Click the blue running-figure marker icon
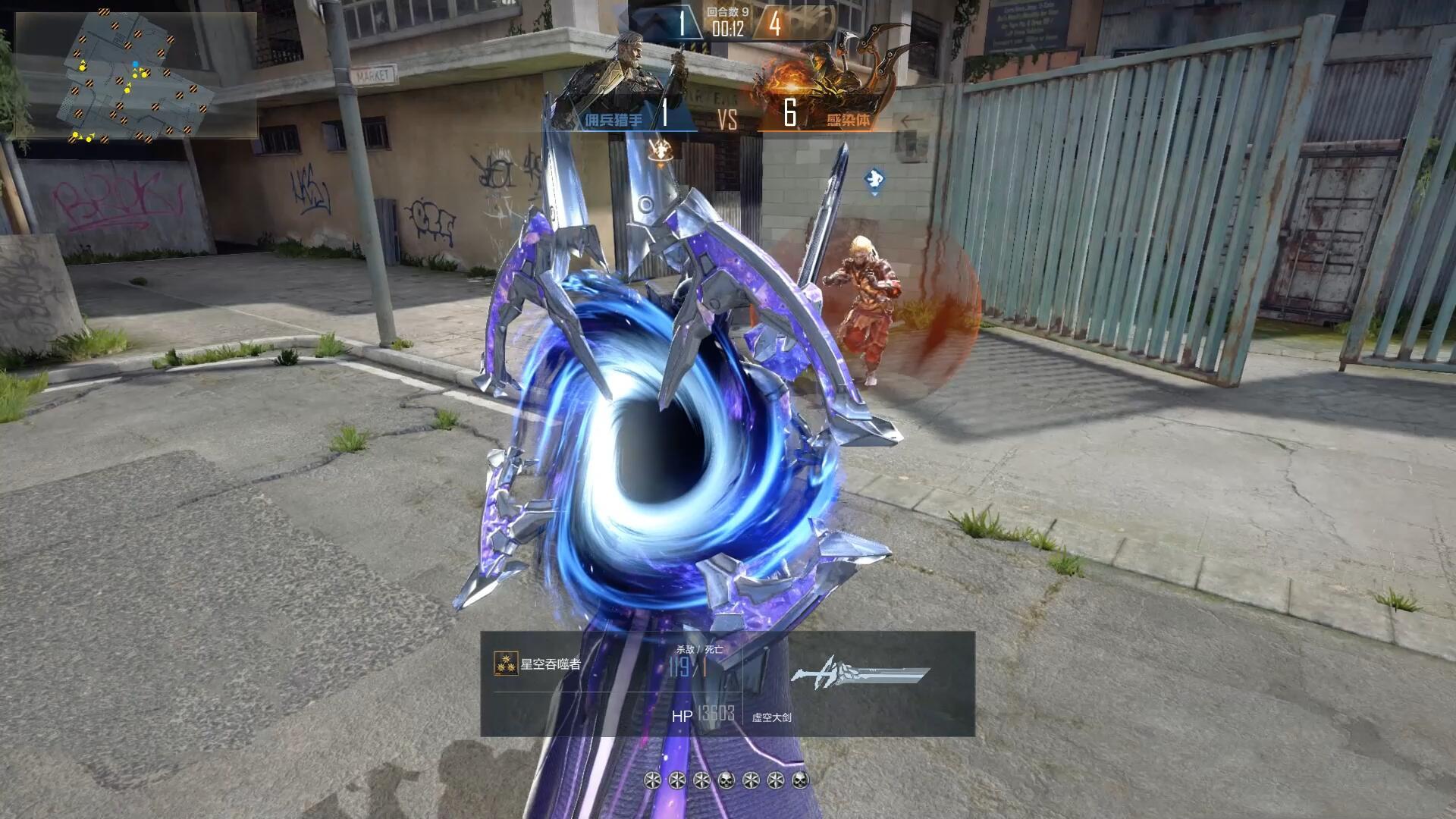Viewport: 1456px width, 819px height. pos(874,180)
